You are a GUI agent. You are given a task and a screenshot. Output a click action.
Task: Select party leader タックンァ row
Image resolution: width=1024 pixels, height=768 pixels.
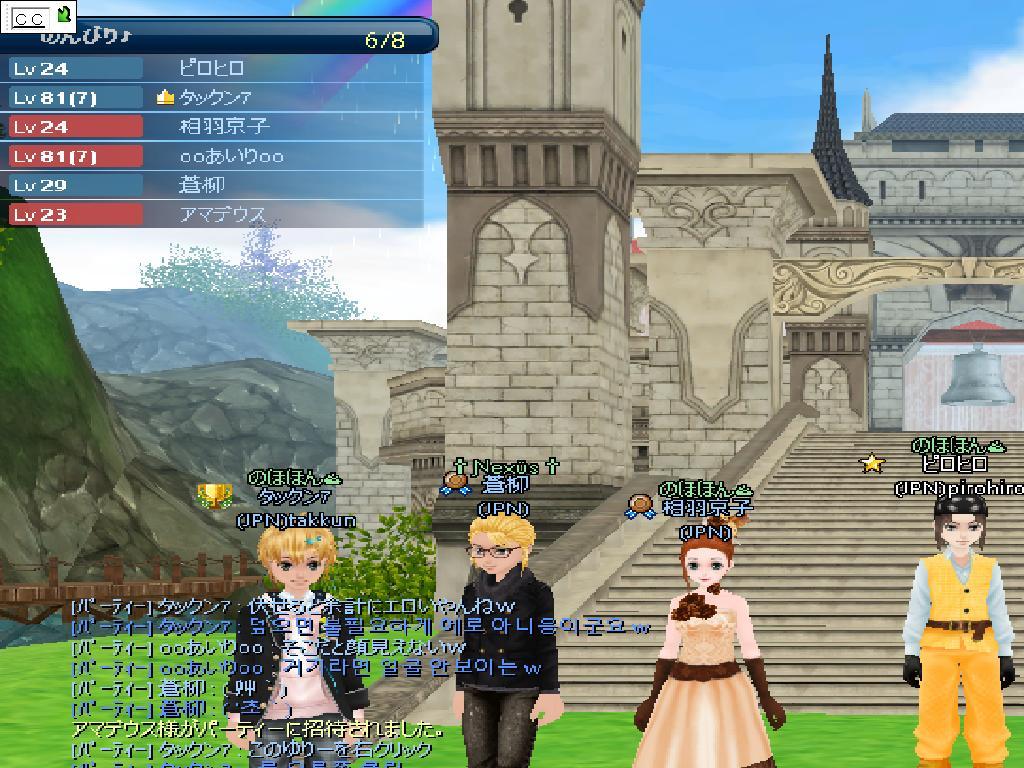tap(214, 97)
